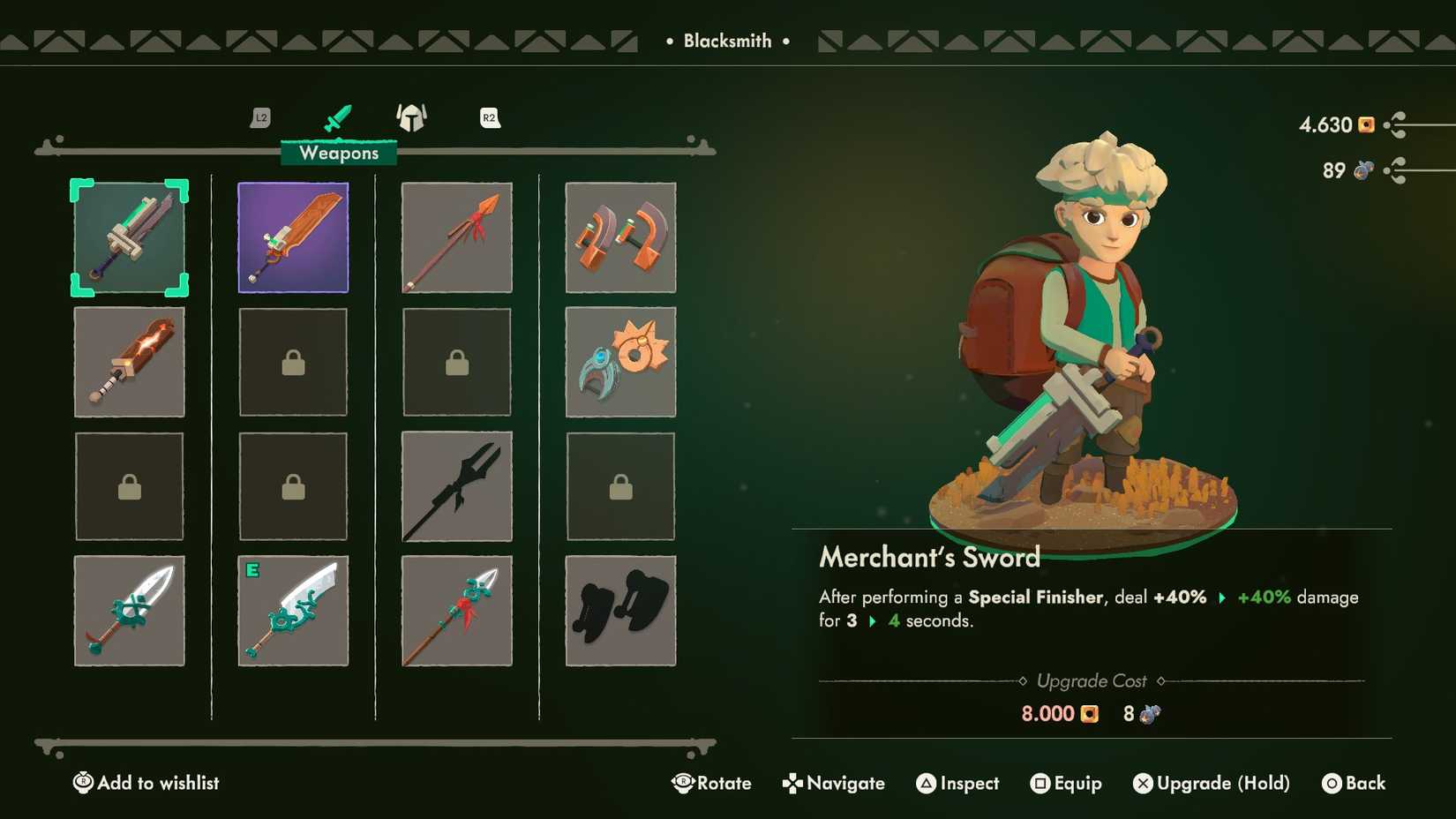The width and height of the screenshot is (1456, 819).
Task: Select the golden sun amulet item
Action: pyautogui.click(x=620, y=362)
